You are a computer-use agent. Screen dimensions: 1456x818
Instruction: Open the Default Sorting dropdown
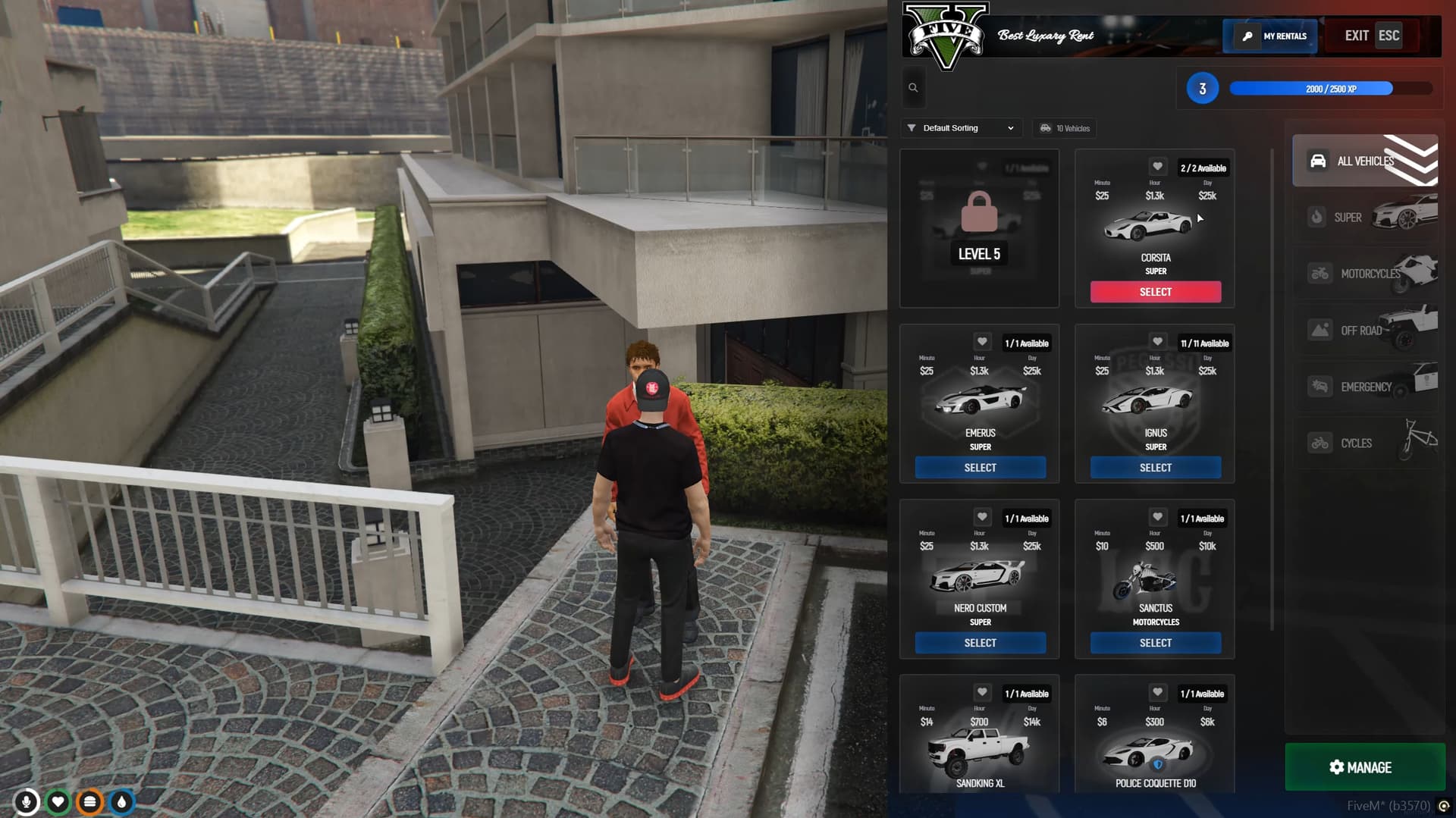click(961, 127)
